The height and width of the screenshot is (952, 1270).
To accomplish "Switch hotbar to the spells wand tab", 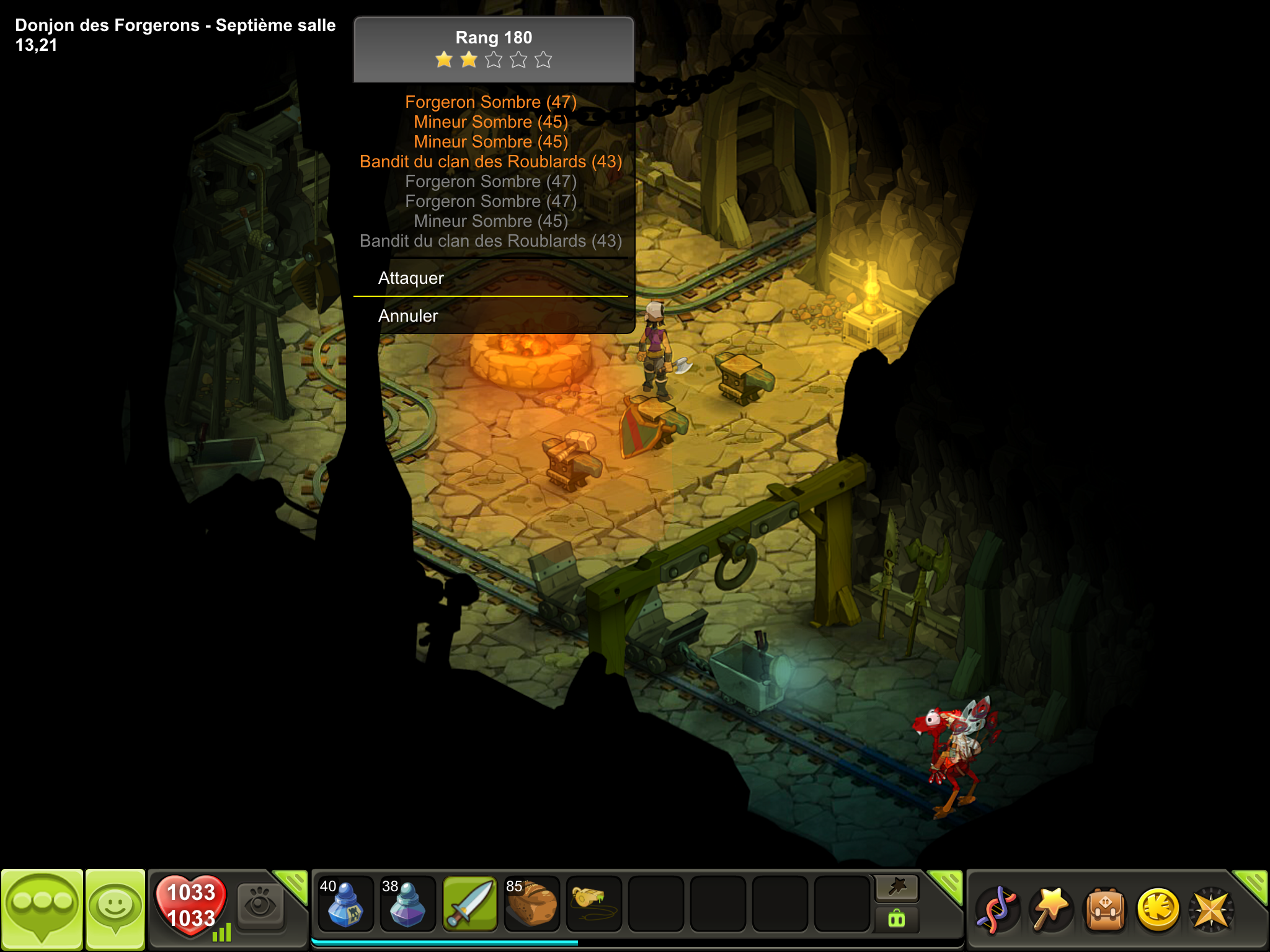I will pyautogui.click(x=897, y=888).
